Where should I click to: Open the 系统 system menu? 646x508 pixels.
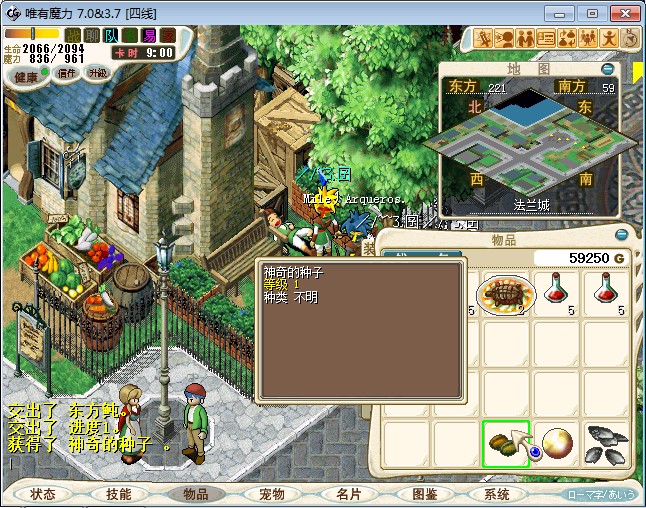click(x=497, y=494)
